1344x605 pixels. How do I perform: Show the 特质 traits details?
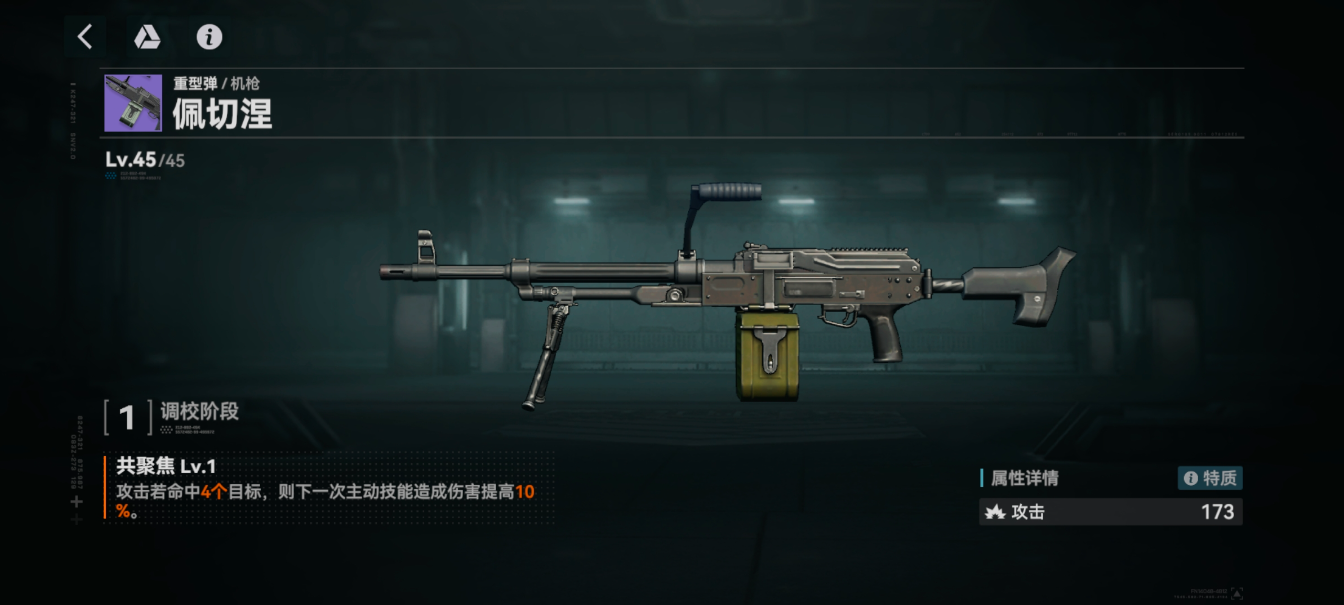pos(1210,478)
